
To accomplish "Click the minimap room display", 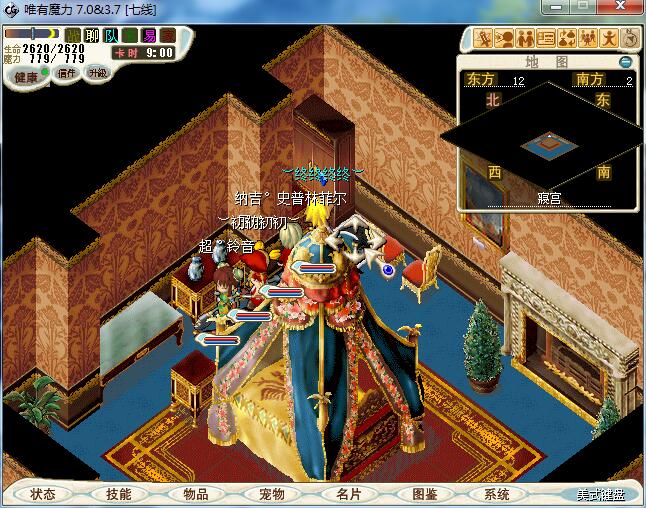I will (x=546, y=143).
